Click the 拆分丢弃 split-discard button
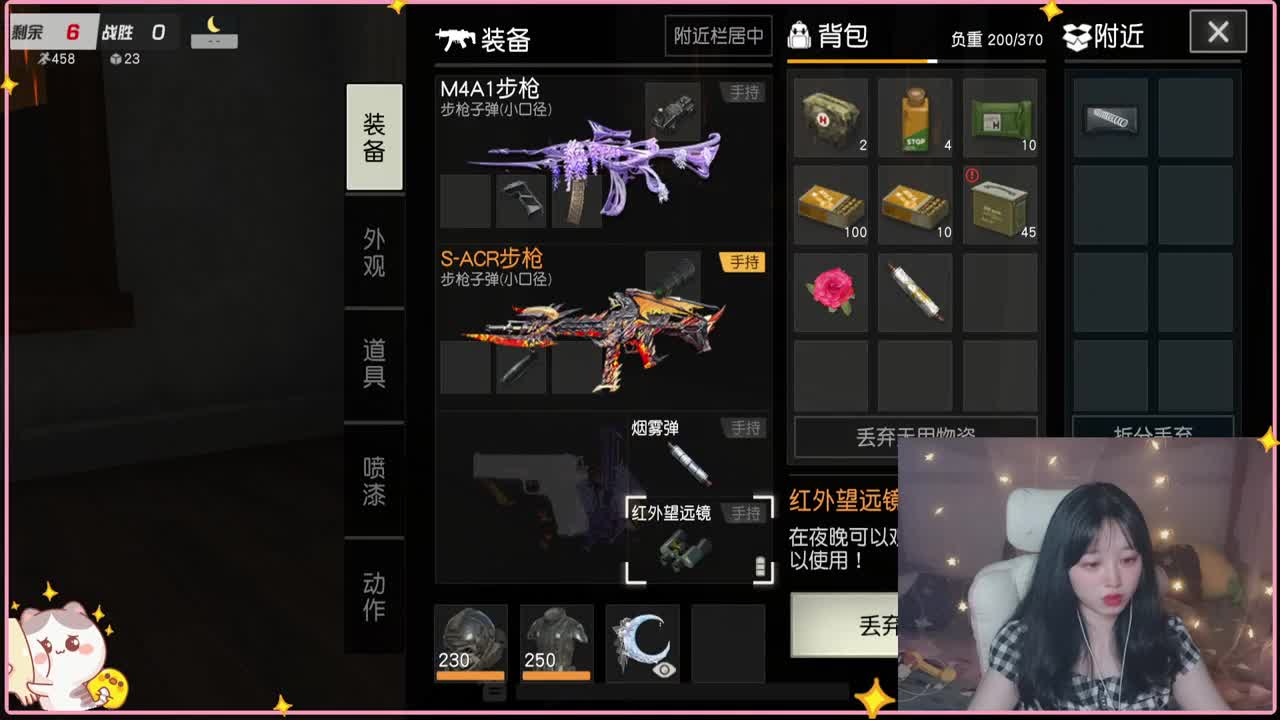The image size is (1280, 720). tap(1153, 430)
